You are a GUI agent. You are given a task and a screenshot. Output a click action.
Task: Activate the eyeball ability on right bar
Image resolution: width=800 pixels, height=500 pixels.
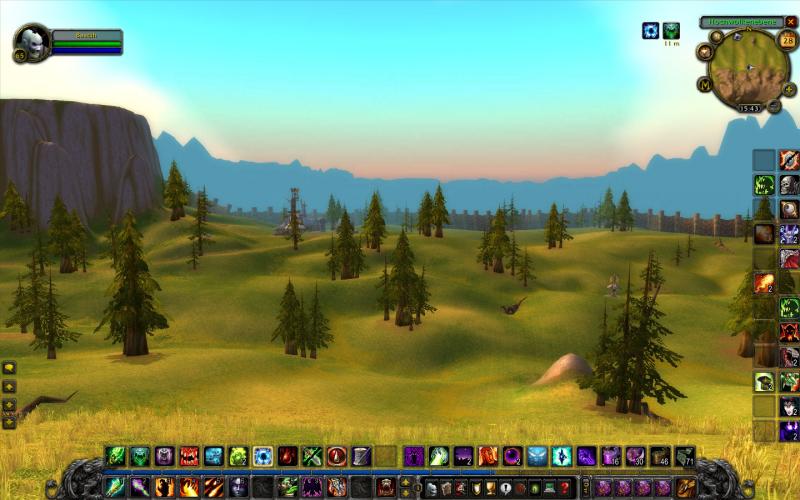point(789,209)
